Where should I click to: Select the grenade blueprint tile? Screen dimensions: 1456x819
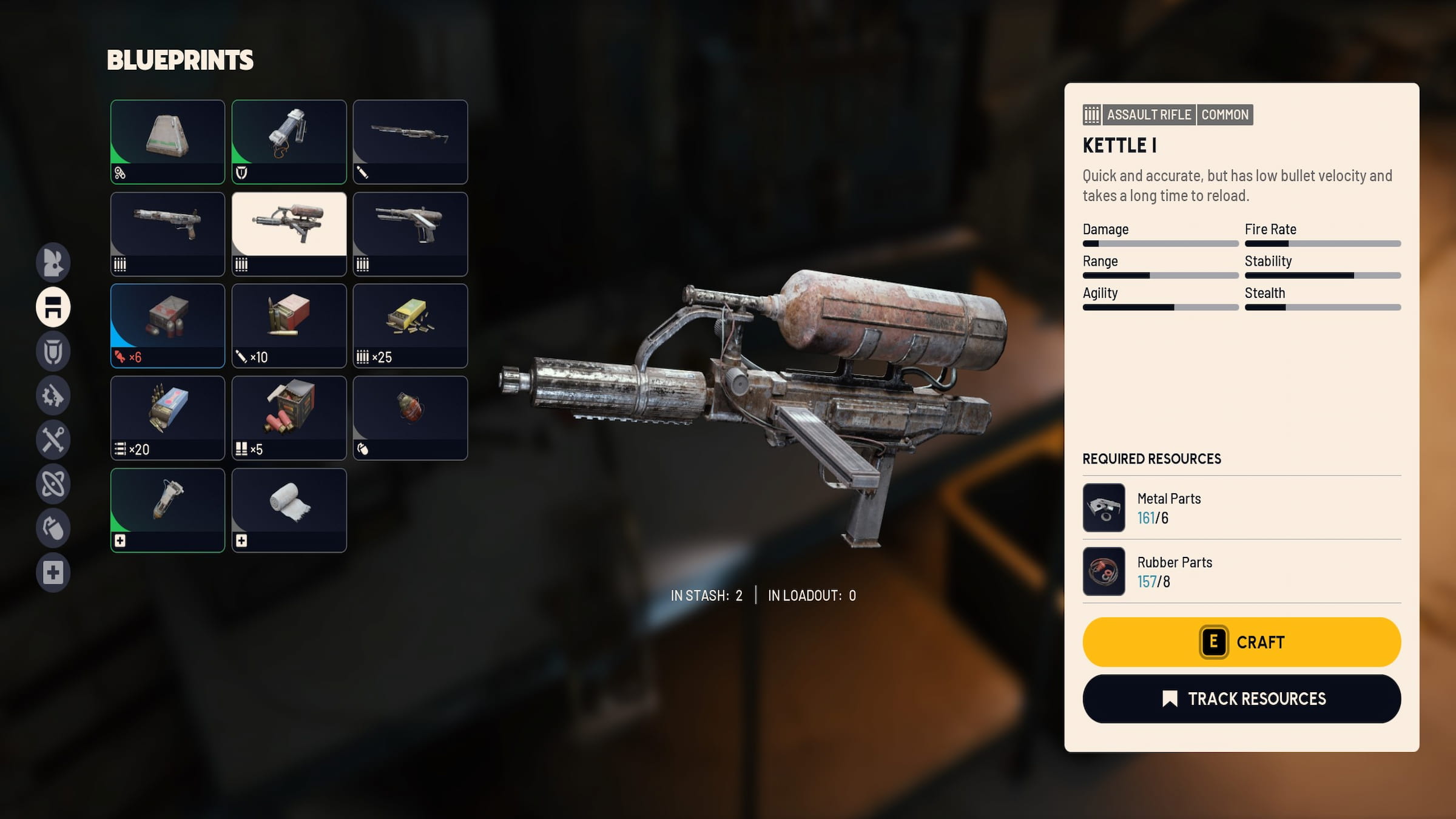tap(410, 417)
